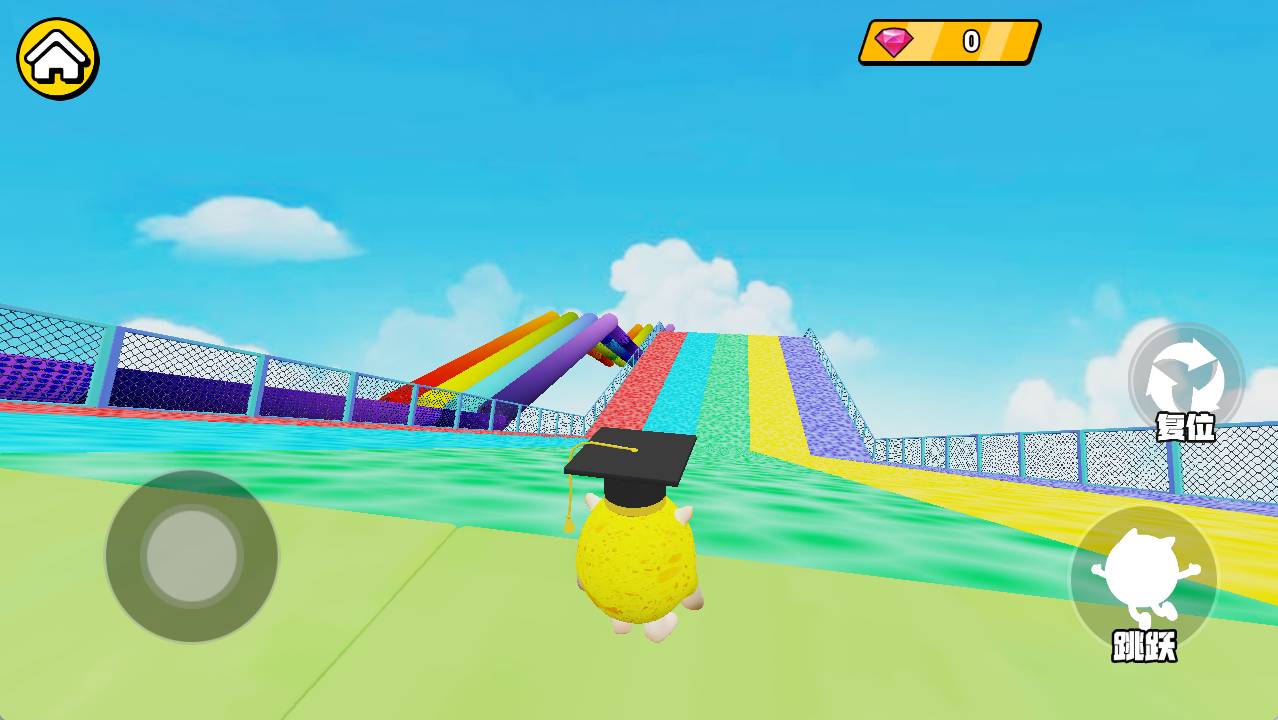Screen dimensions: 1278x720
Task: Touch the virtual movement joystick
Action: [192, 556]
